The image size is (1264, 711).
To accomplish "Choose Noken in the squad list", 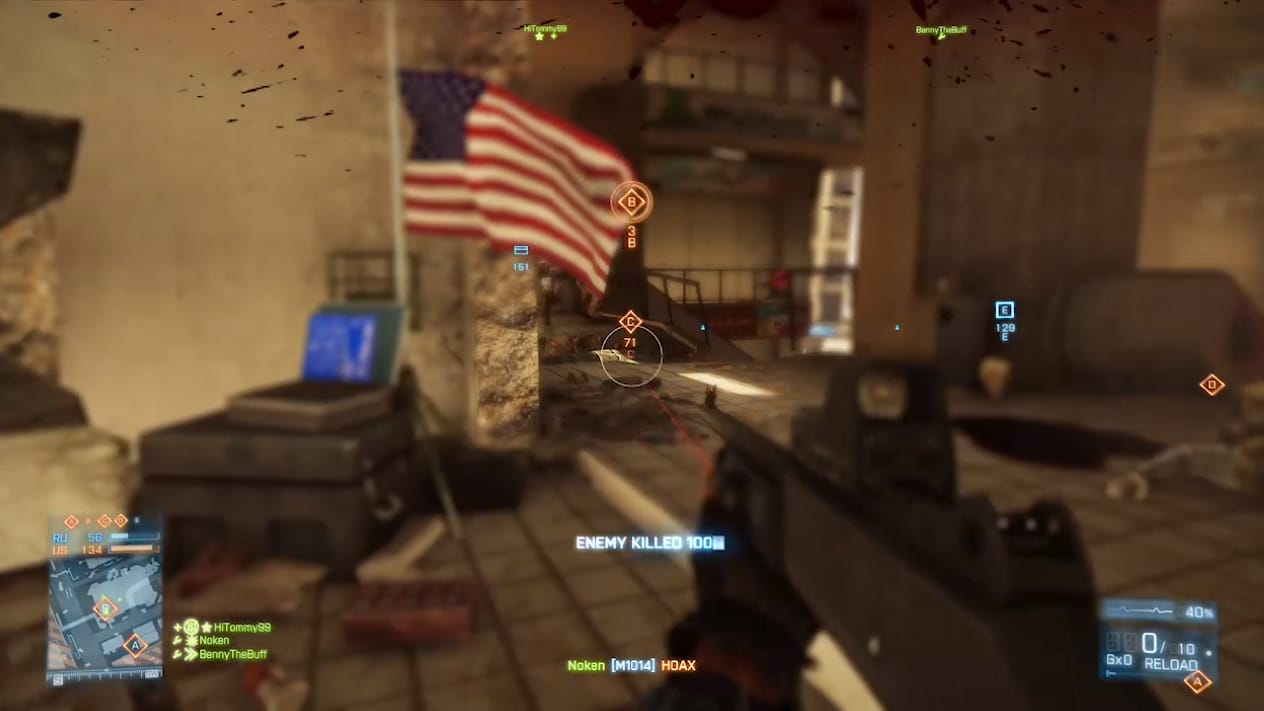I will point(214,641).
